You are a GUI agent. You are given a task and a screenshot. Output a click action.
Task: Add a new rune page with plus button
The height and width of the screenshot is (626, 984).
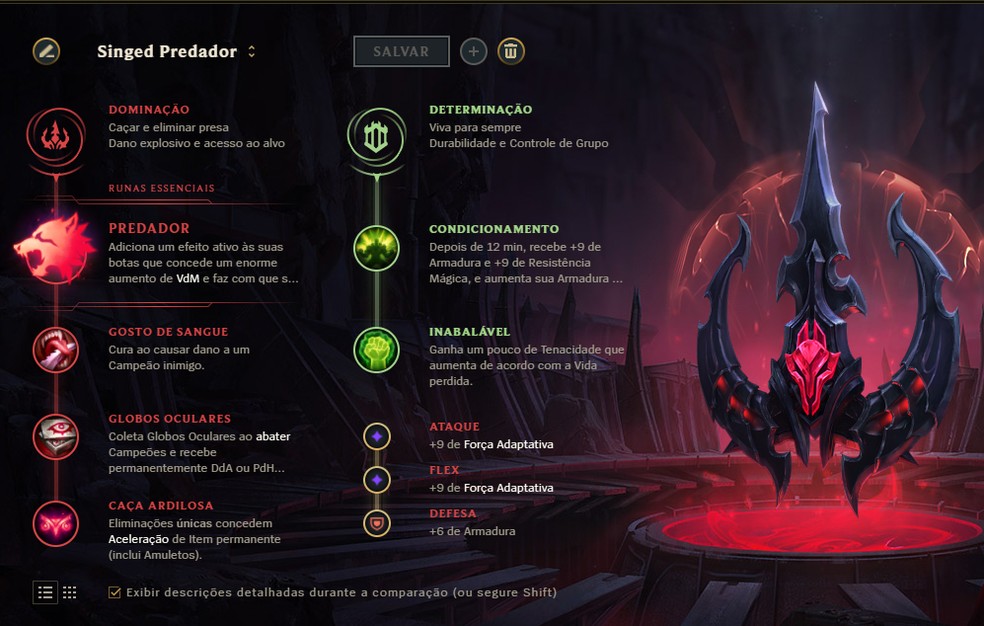pos(474,52)
